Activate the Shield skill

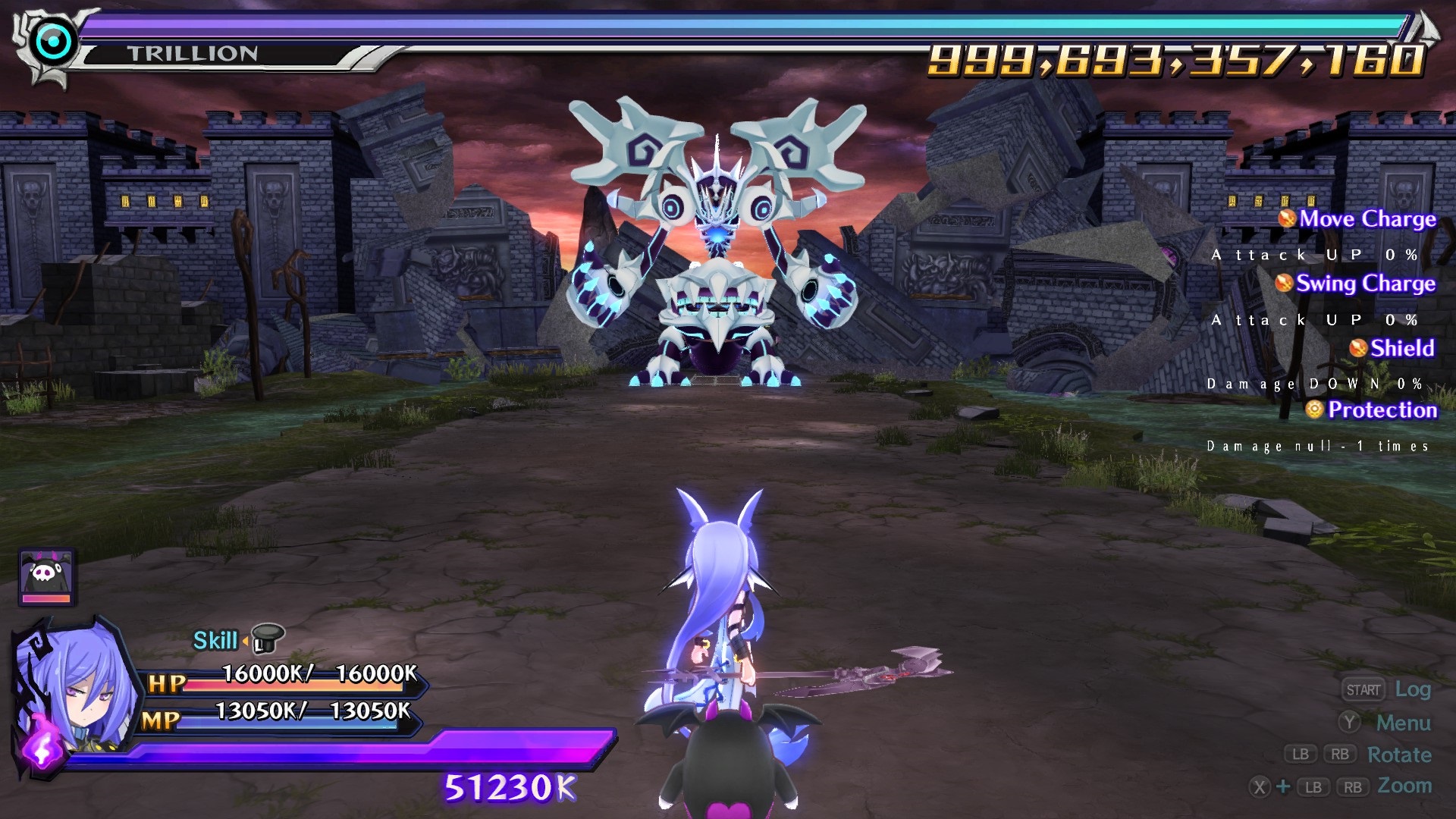pyautogui.click(x=1401, y=348)
